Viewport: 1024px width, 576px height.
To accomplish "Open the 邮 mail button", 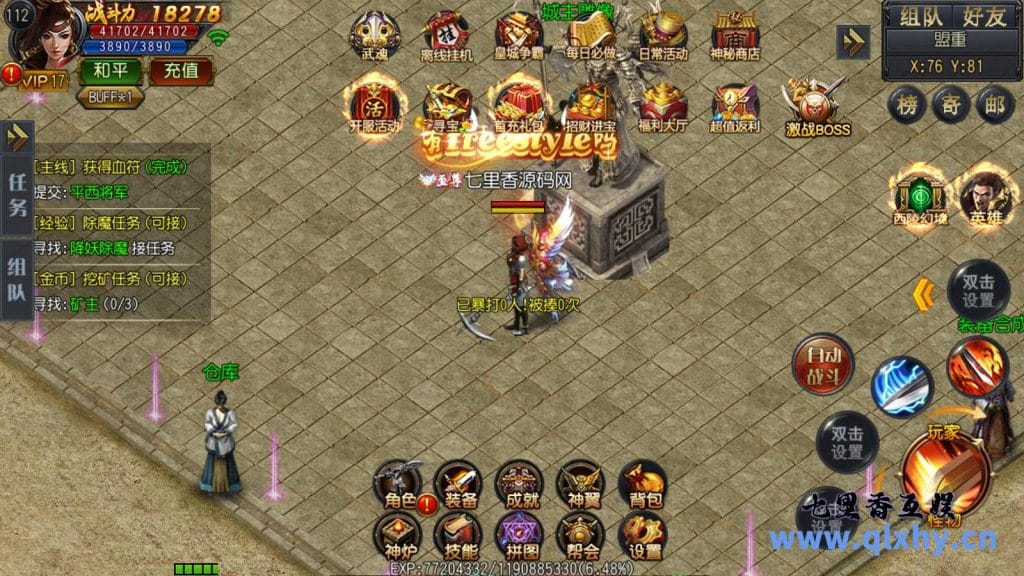I will [x=994, y=104].
